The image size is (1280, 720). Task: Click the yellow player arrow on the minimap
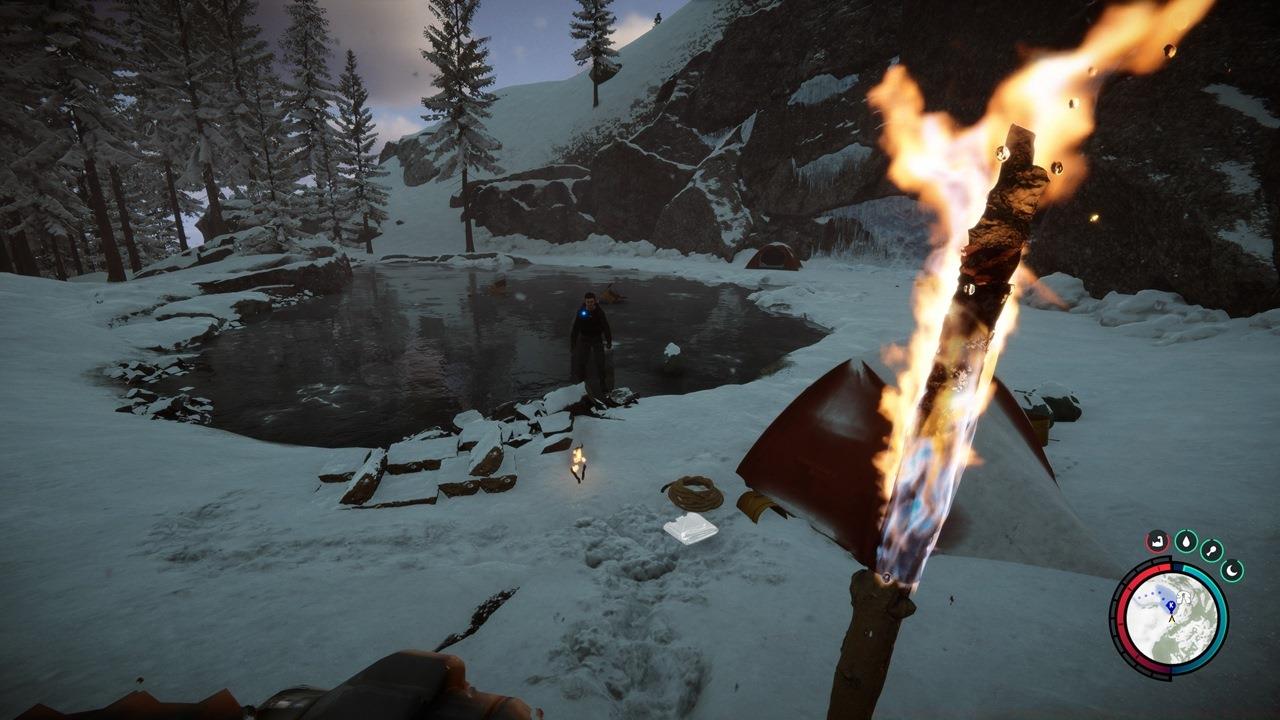(x=1172, y=619)
